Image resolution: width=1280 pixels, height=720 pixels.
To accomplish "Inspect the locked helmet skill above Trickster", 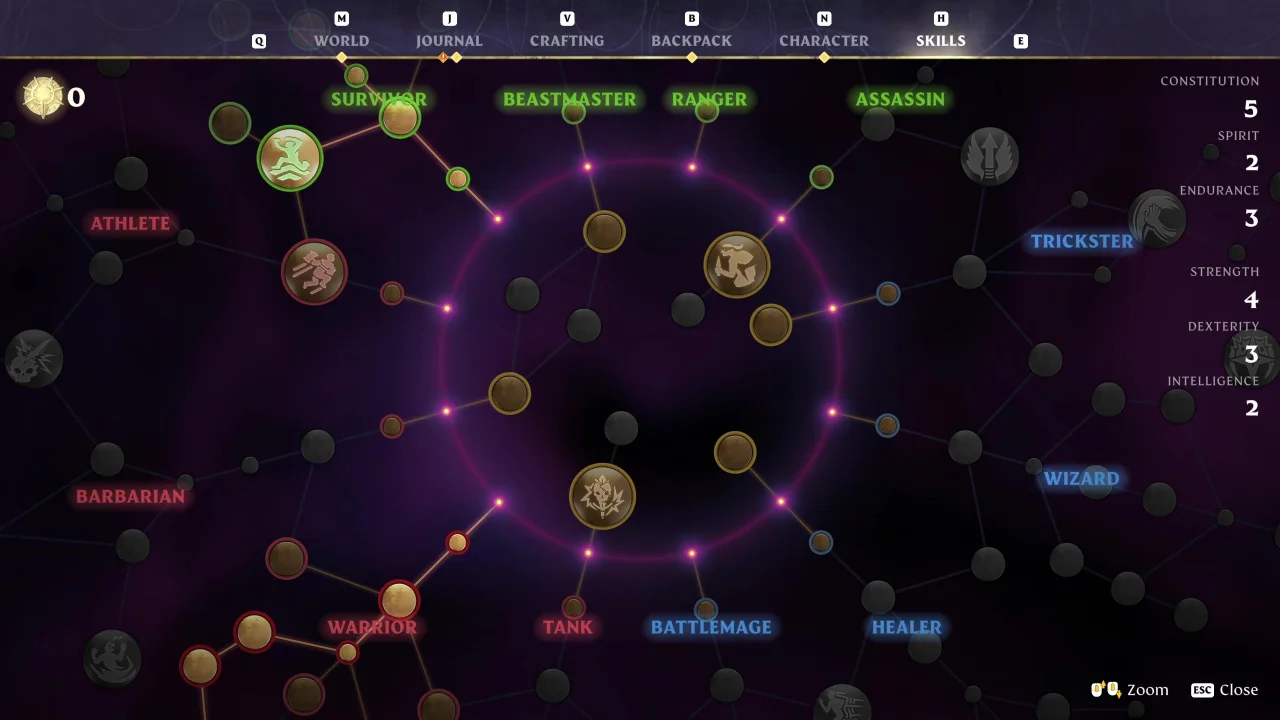I will tap(1157, 218).
